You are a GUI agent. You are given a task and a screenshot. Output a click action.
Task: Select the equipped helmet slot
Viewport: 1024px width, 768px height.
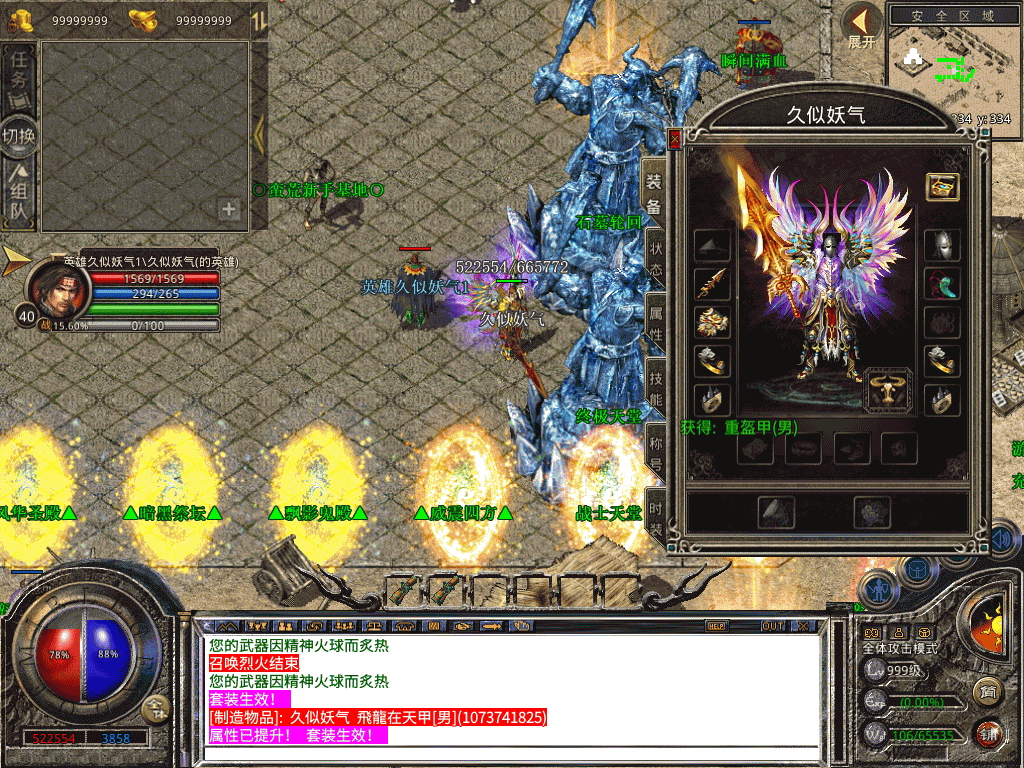(x=942, y=245)
